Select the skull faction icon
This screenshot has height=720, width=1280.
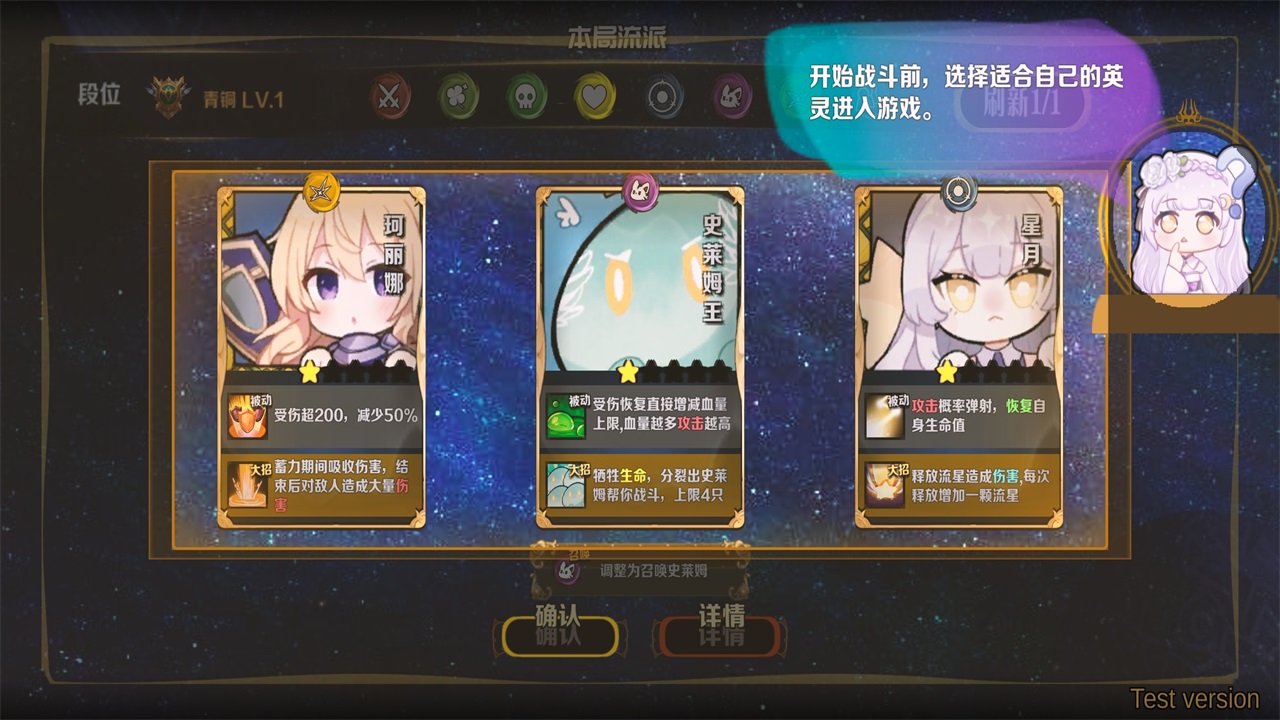pyautogui.click(x=527, y=97)
